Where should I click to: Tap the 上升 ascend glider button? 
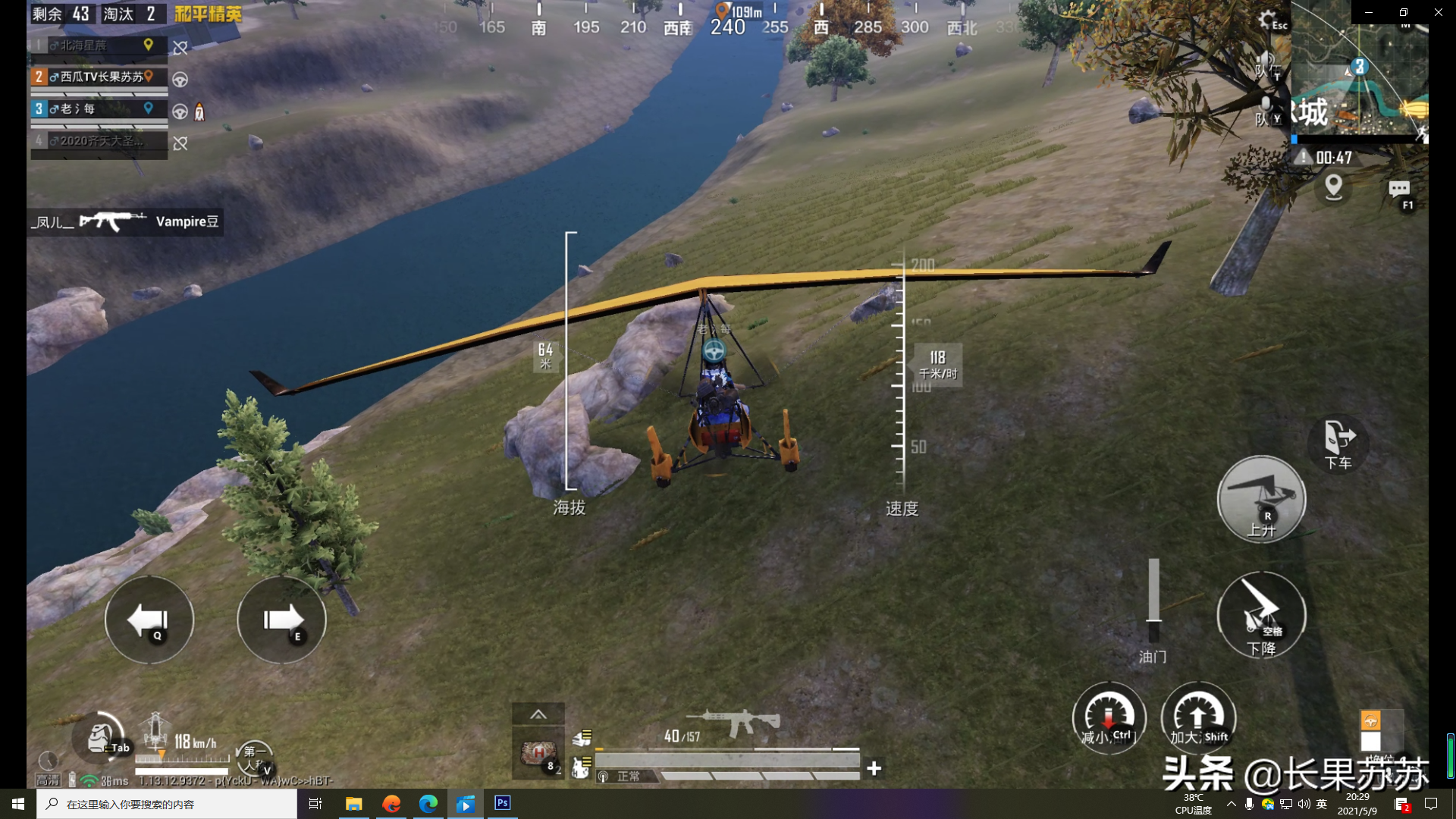click(1261, 498)
